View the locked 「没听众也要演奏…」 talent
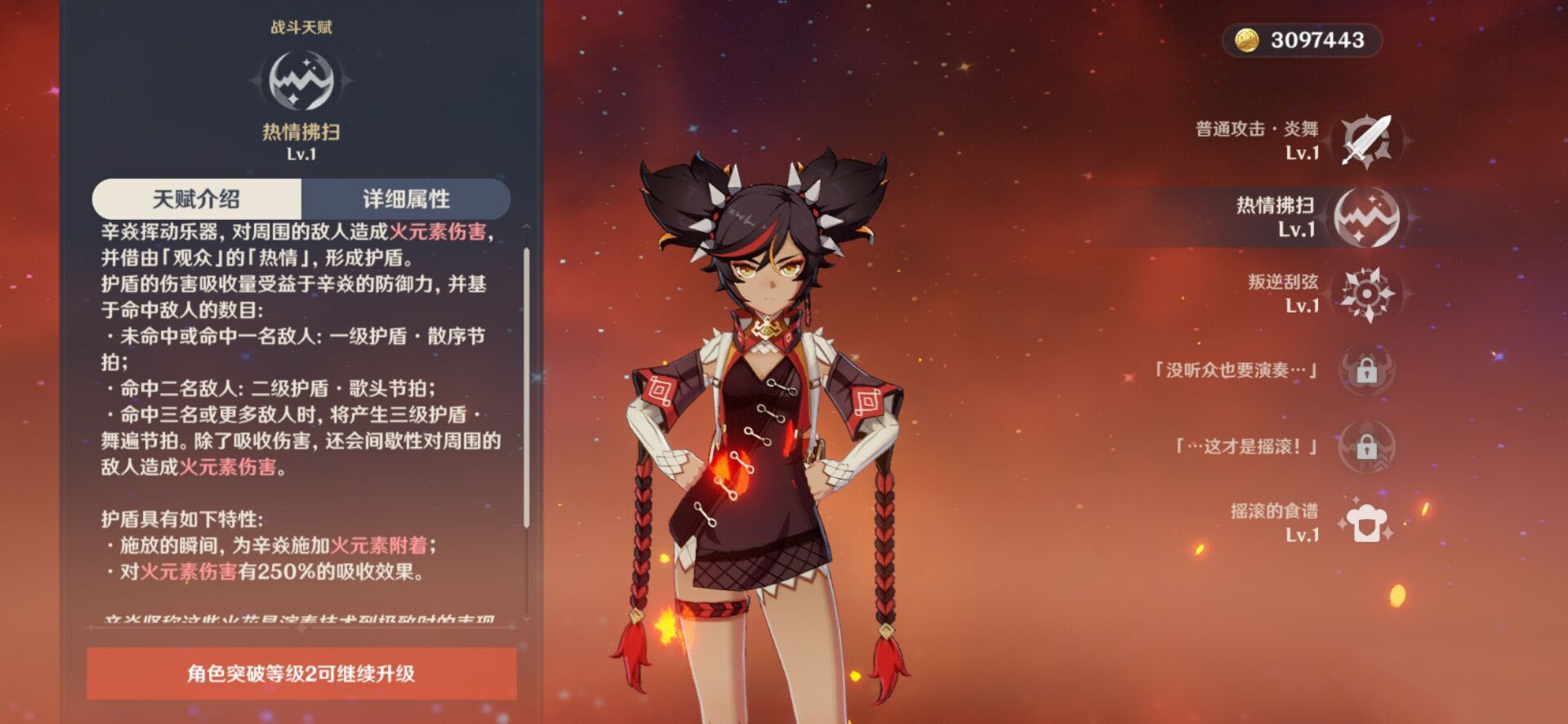Viewport: 1568px width, 724px height. 1366,371
